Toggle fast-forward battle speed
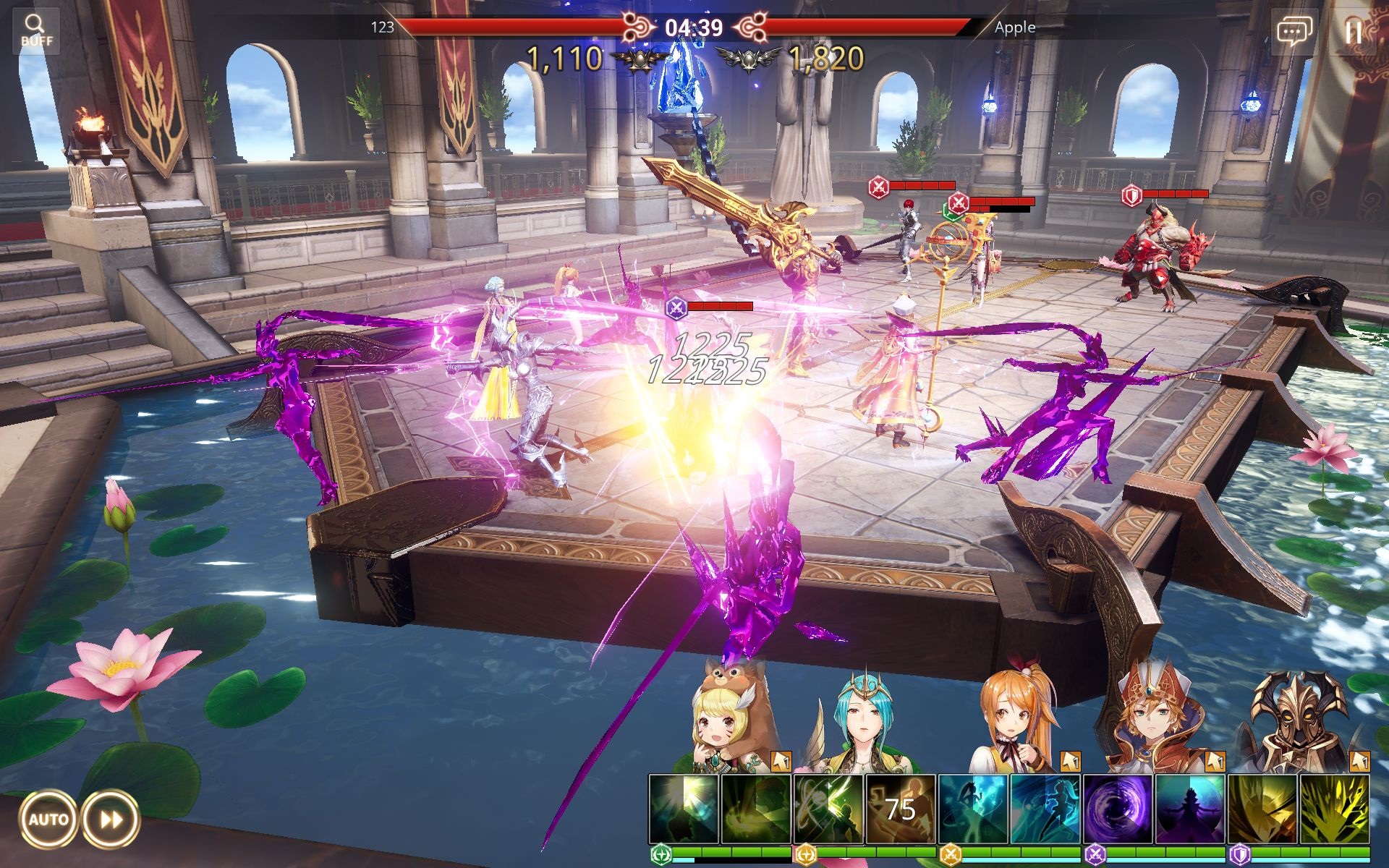 (x=110, y=820)
